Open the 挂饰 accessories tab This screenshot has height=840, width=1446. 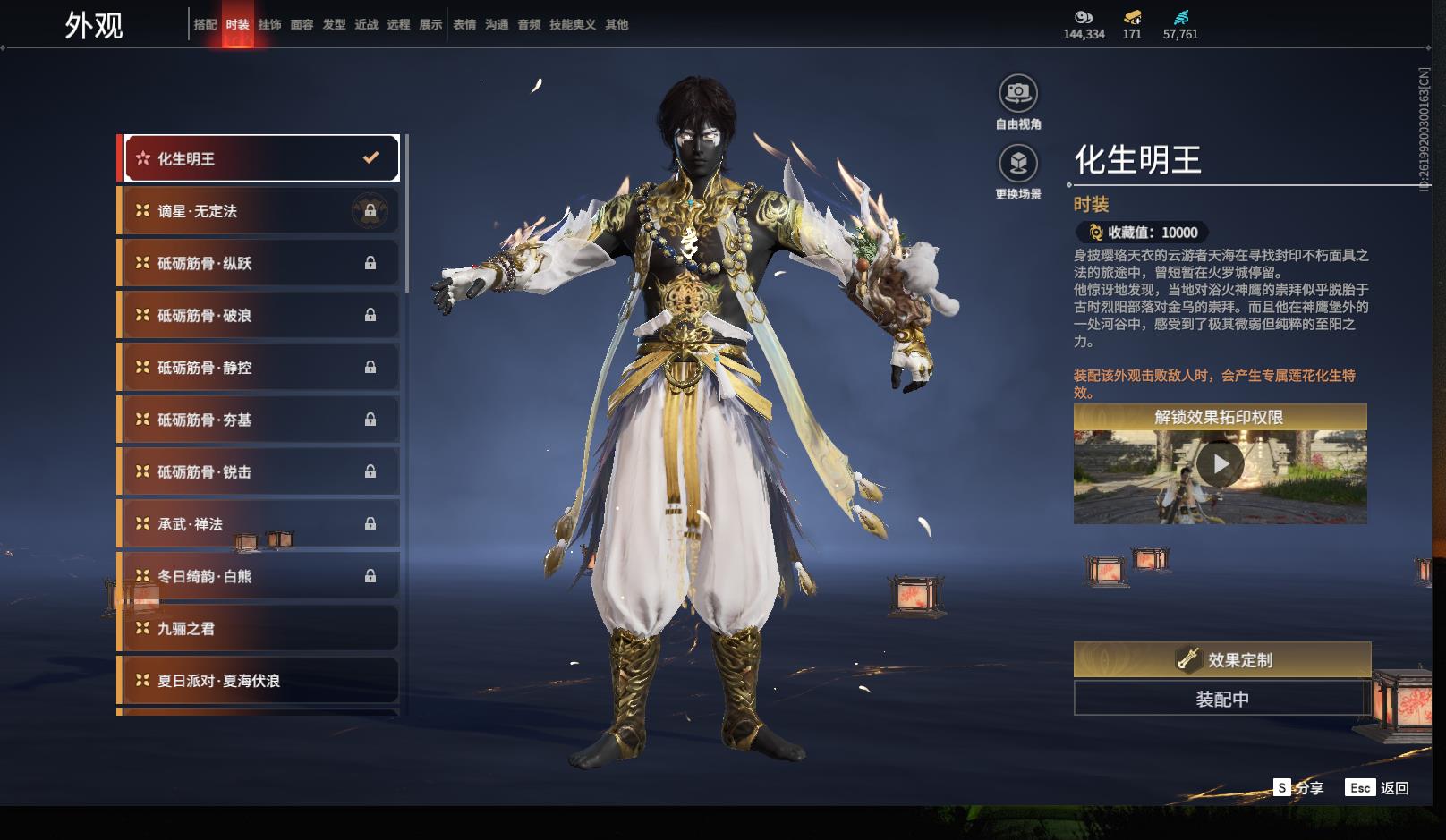[x=269, y=25]
